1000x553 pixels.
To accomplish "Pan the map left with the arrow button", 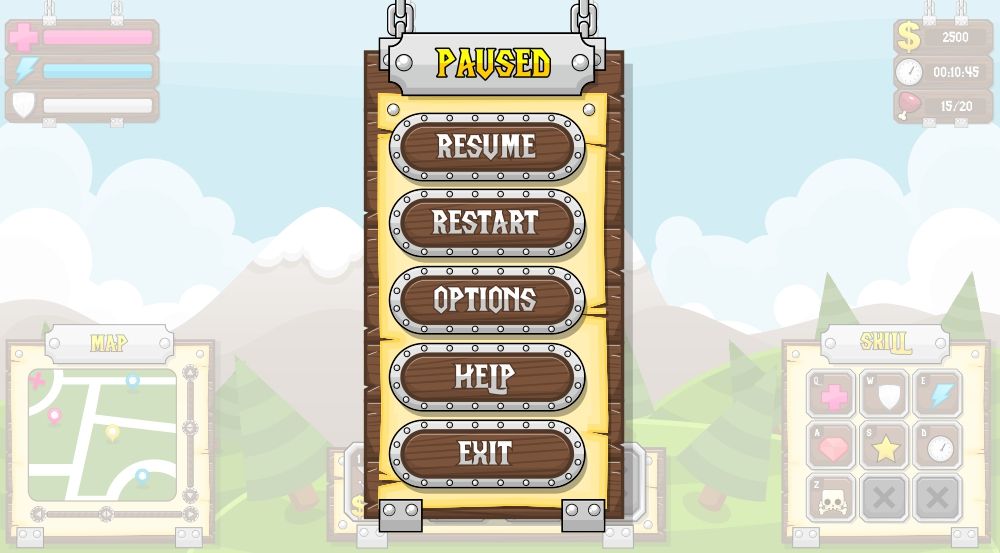I will [x=38, y=514].
